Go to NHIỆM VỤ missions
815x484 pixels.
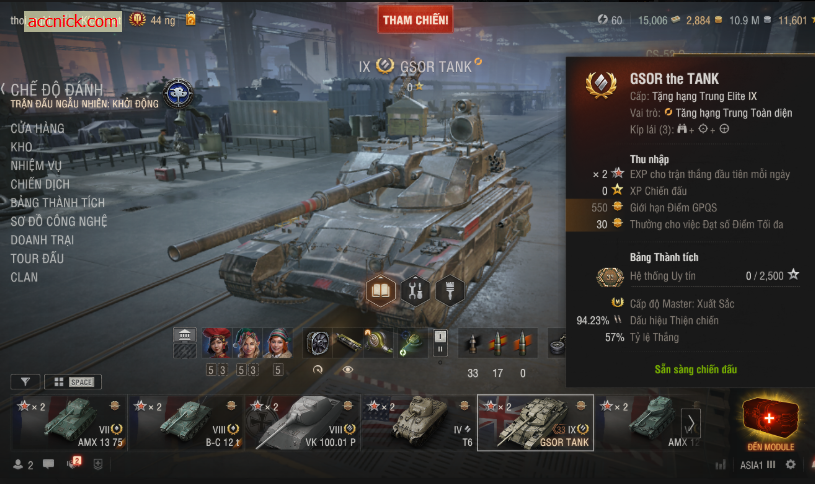36,166
